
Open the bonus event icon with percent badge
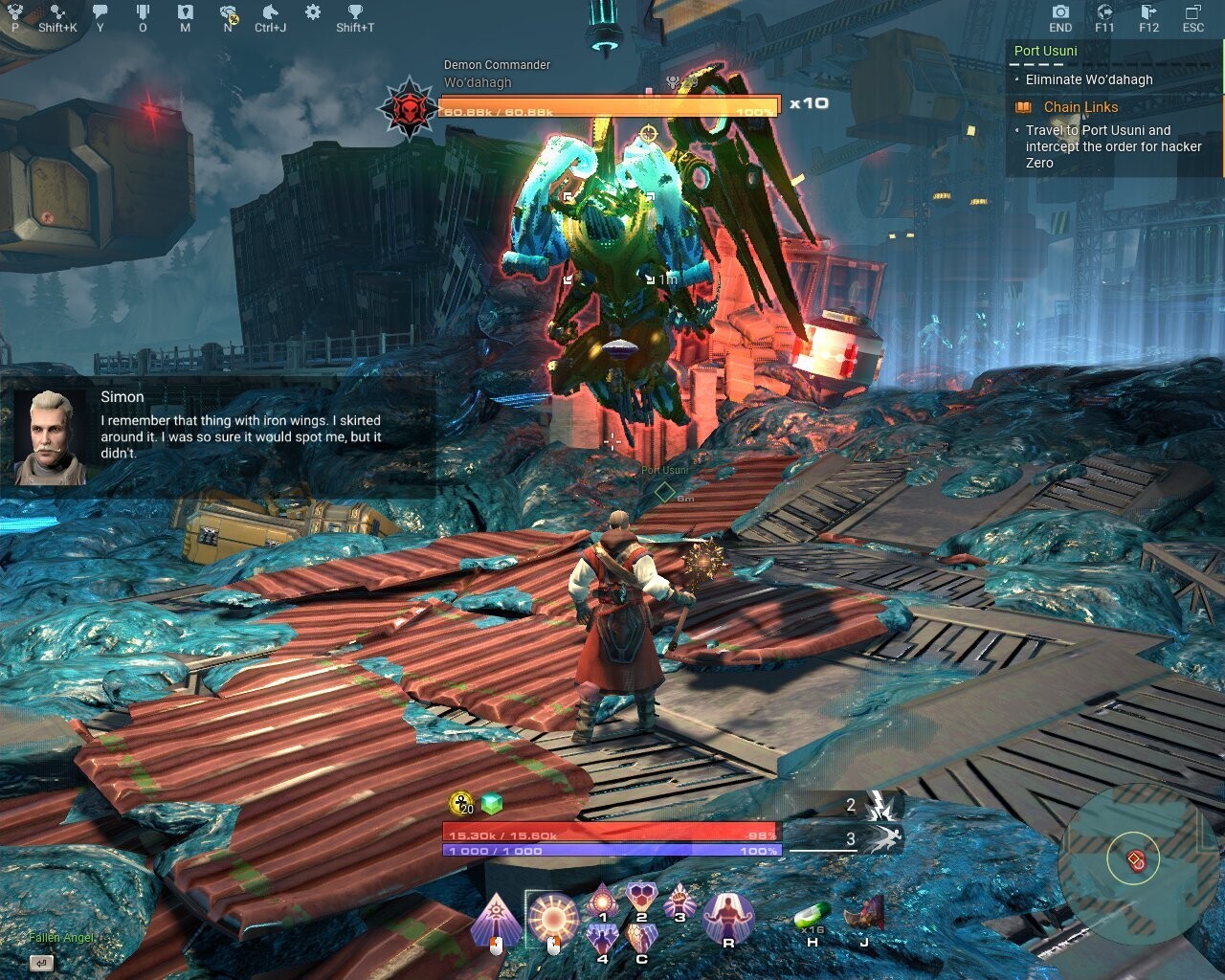point(226,11)
